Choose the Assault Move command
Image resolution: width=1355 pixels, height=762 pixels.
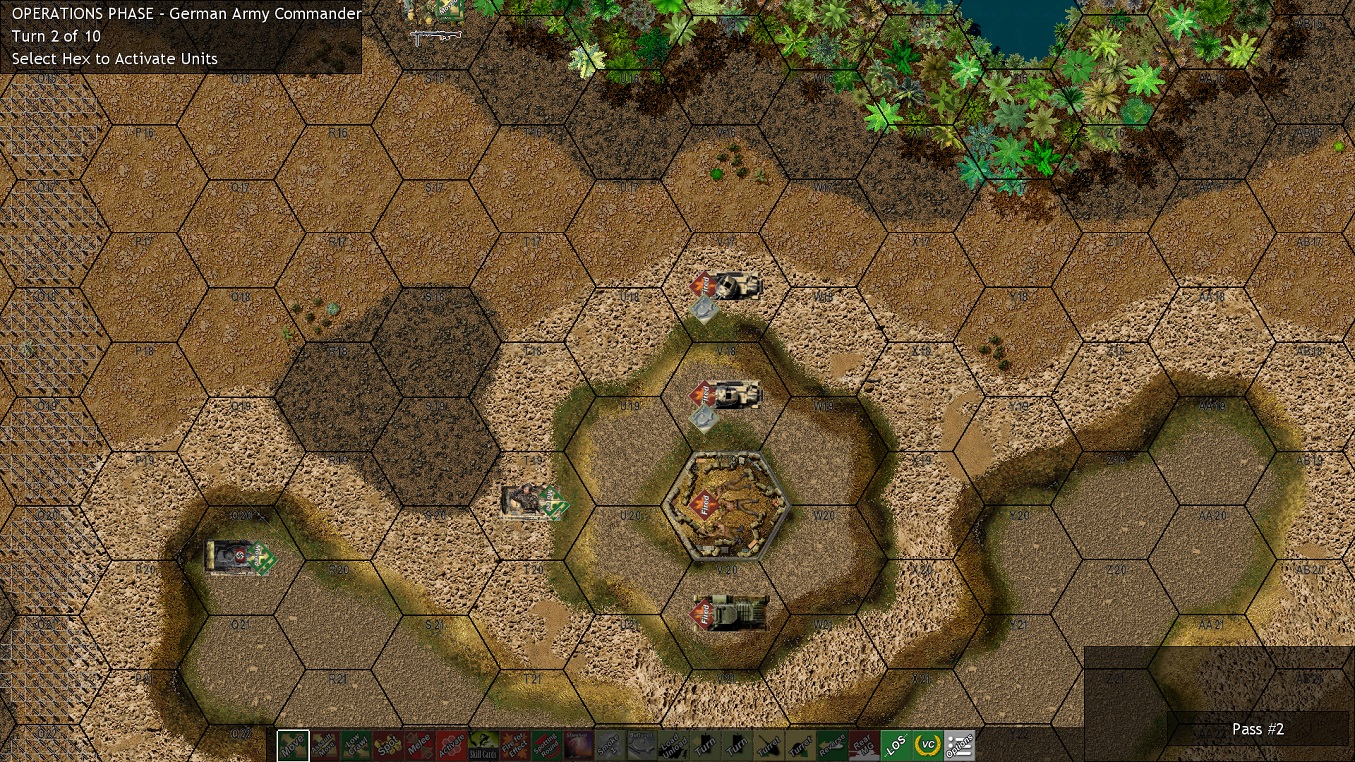323,745
